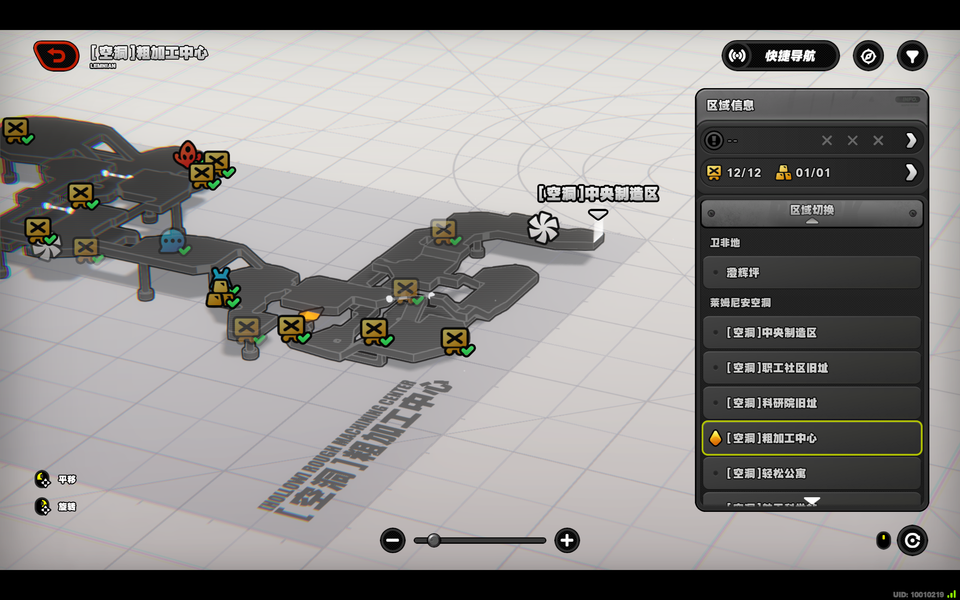Select 澄辉坪 in the area list

click(811, 273)
